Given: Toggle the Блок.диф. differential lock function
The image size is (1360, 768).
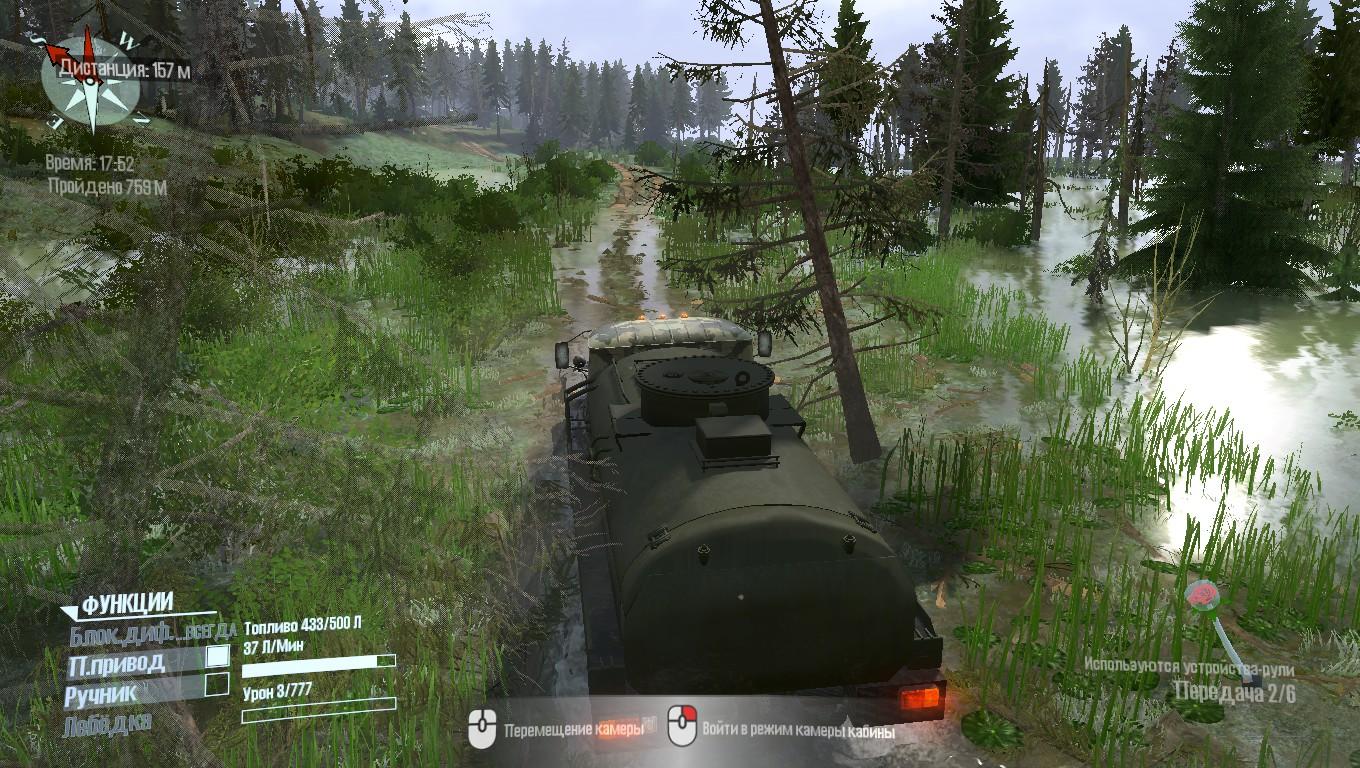Looking at the screenshot, I should point(150,632).
